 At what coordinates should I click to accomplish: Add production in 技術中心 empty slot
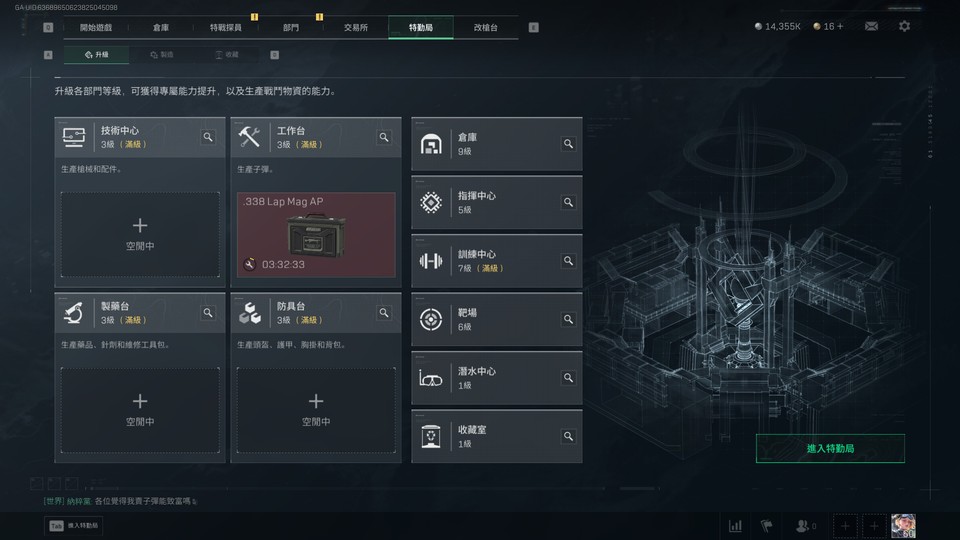coord(140,234)
